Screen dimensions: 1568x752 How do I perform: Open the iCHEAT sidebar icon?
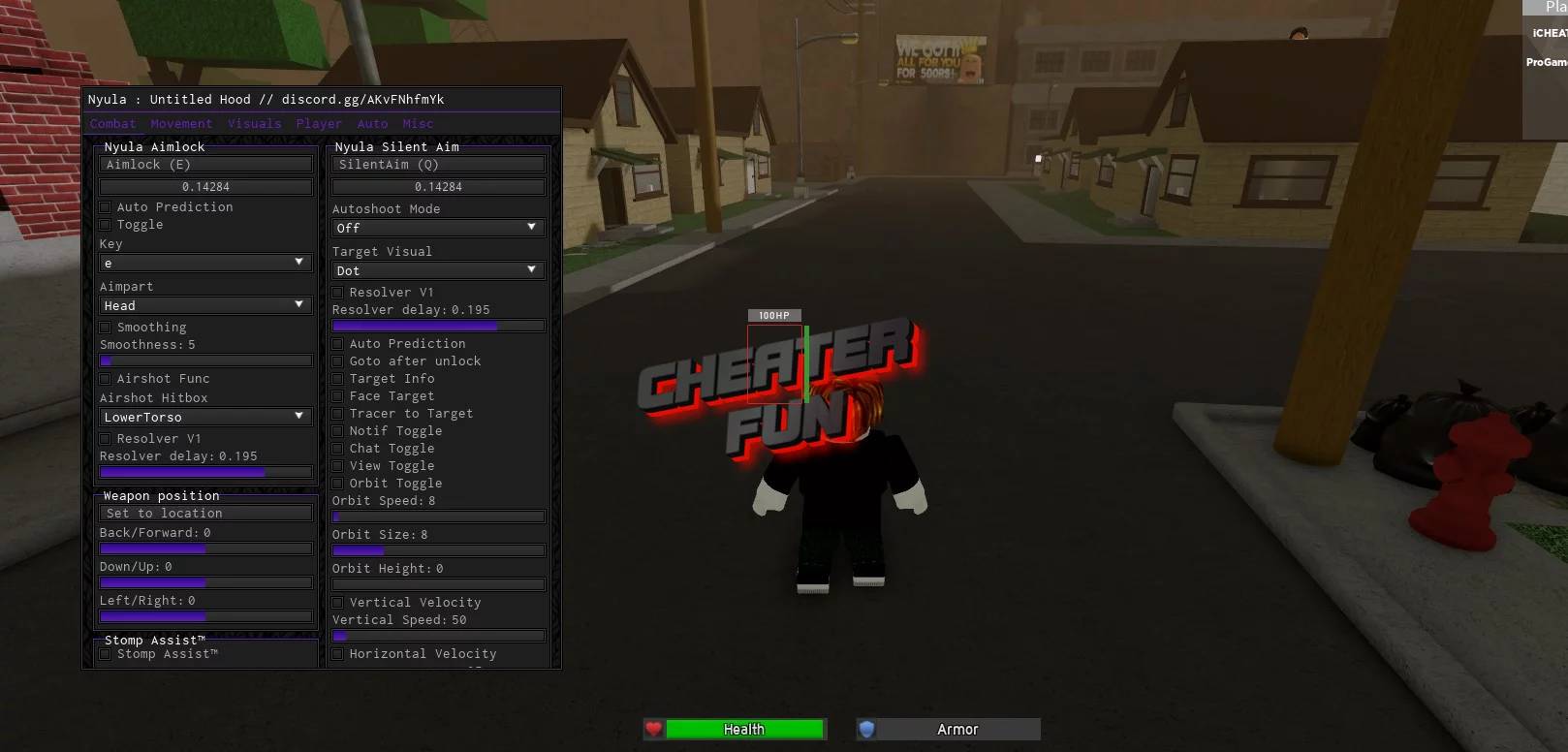(1550, 32)
